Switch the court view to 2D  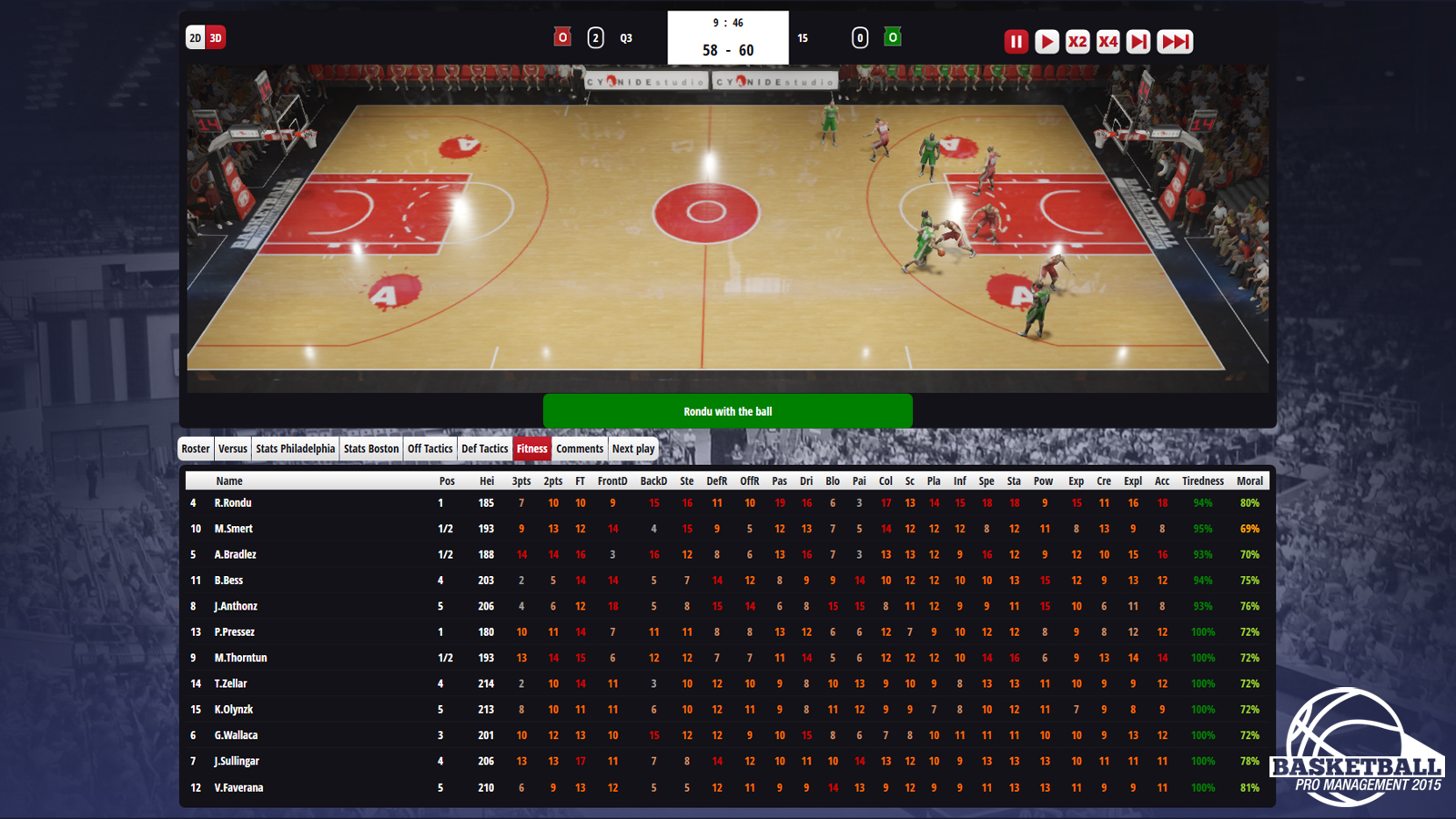point(194,38)
